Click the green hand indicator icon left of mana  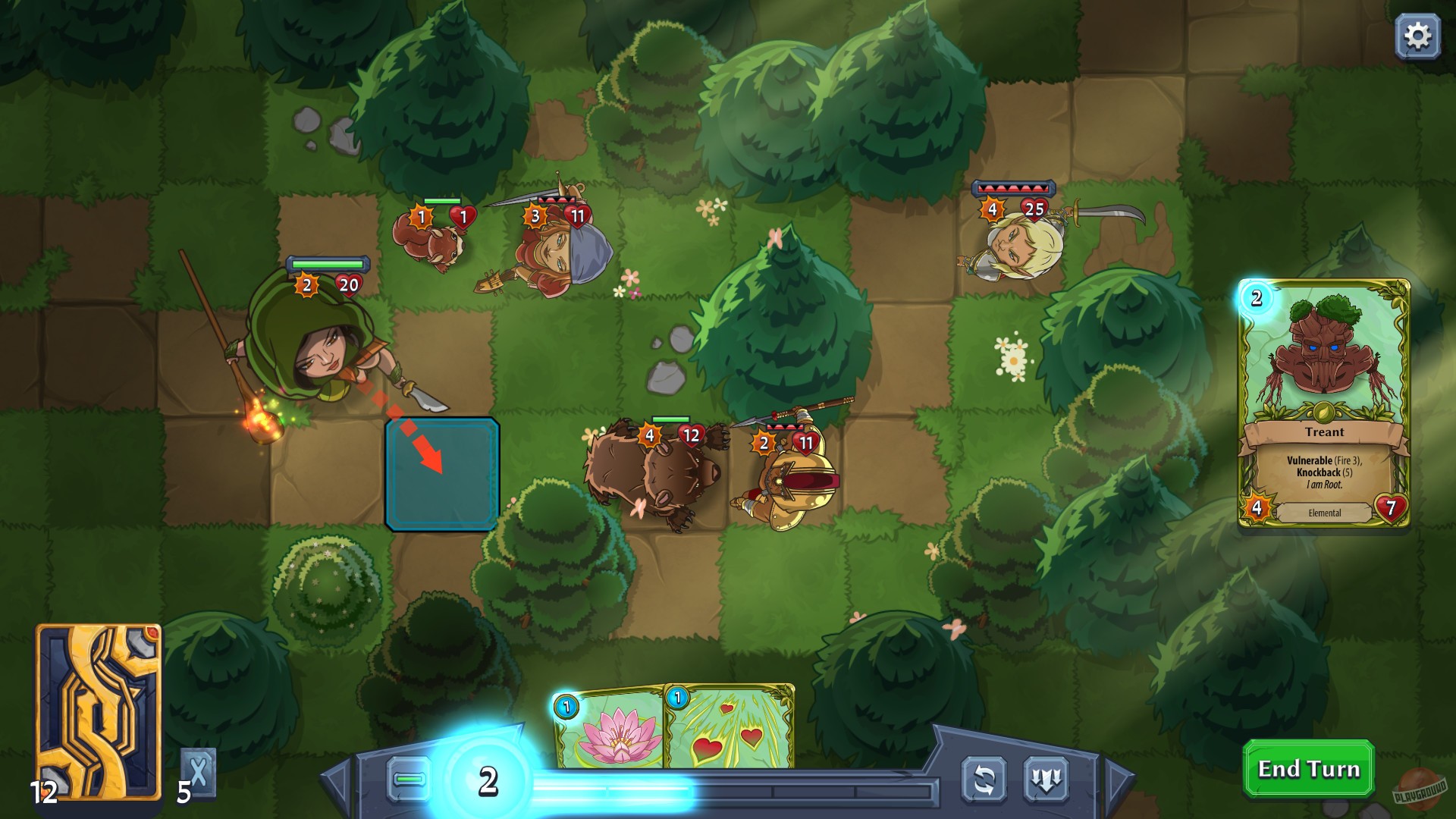pyautogui.click(x=409, y=778)
